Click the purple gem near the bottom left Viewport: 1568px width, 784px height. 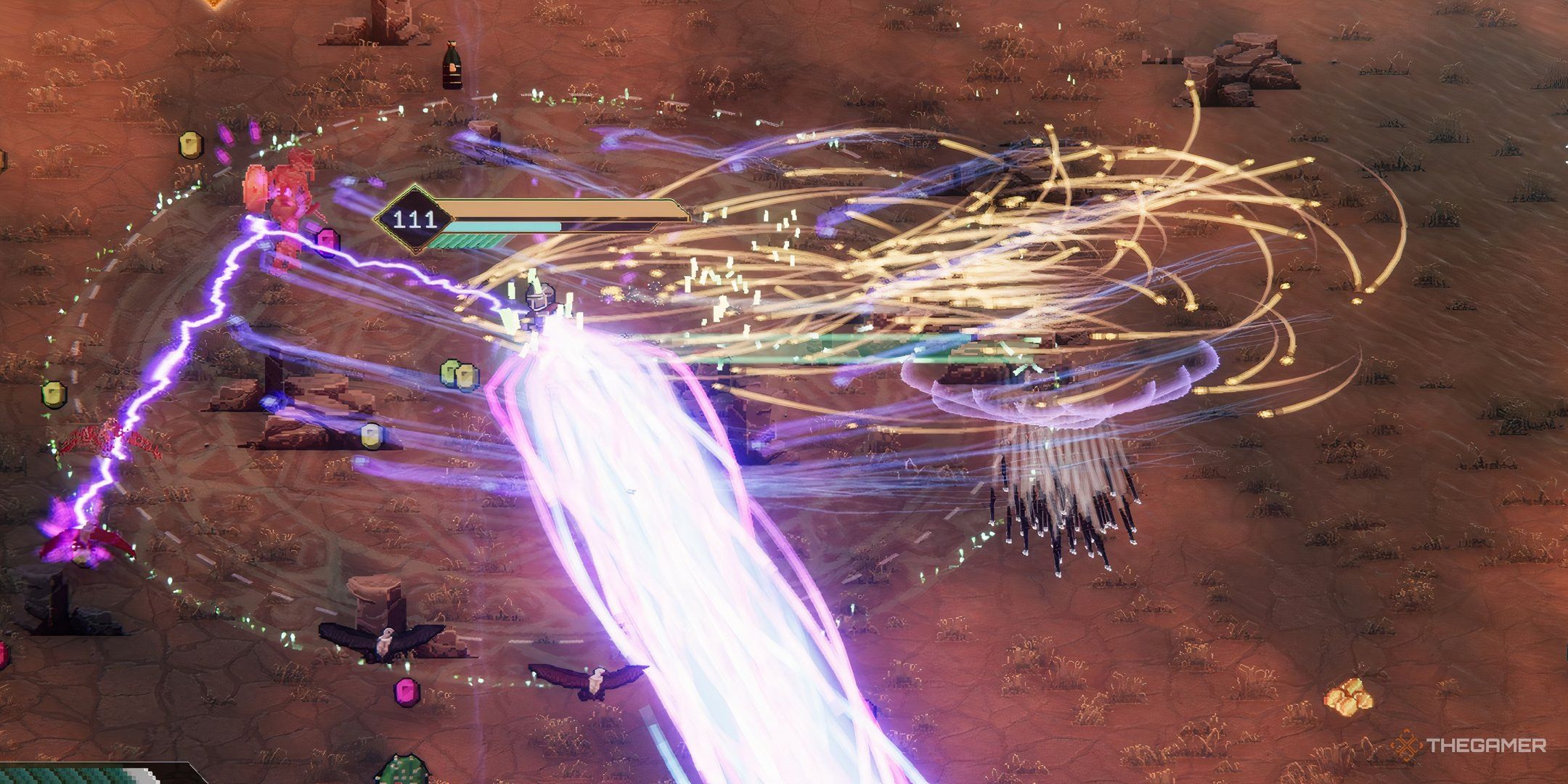point(407,693)
